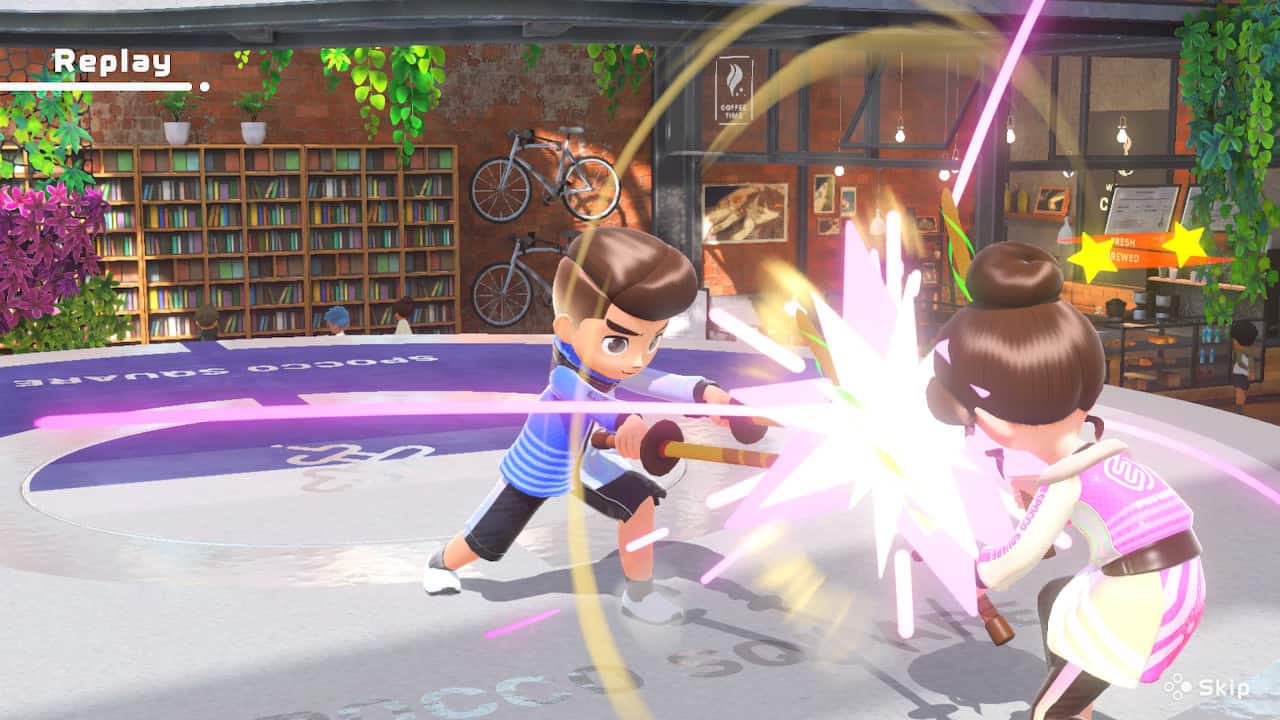Skip the replay
1280x720 pixels.
point(1210,688)
